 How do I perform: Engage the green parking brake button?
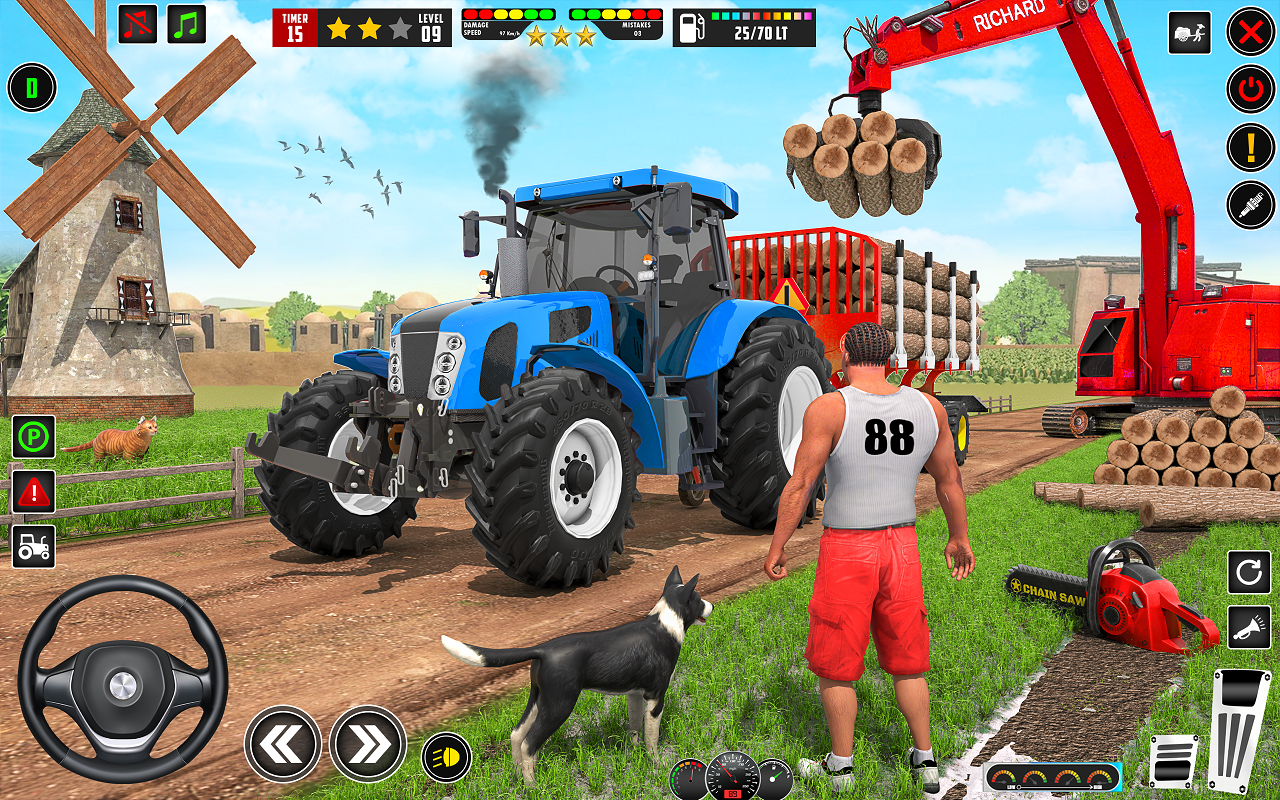[34, 437]
